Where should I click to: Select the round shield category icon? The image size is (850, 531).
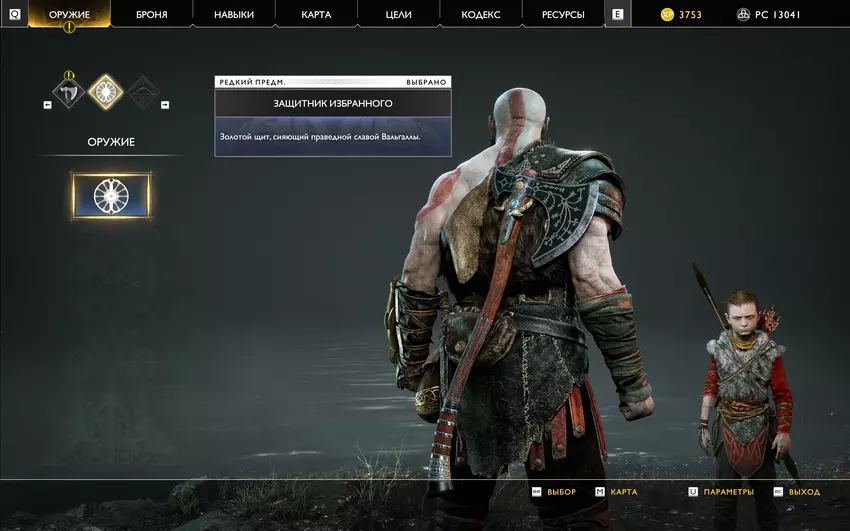pyautogui.click(x=105, y=93)
